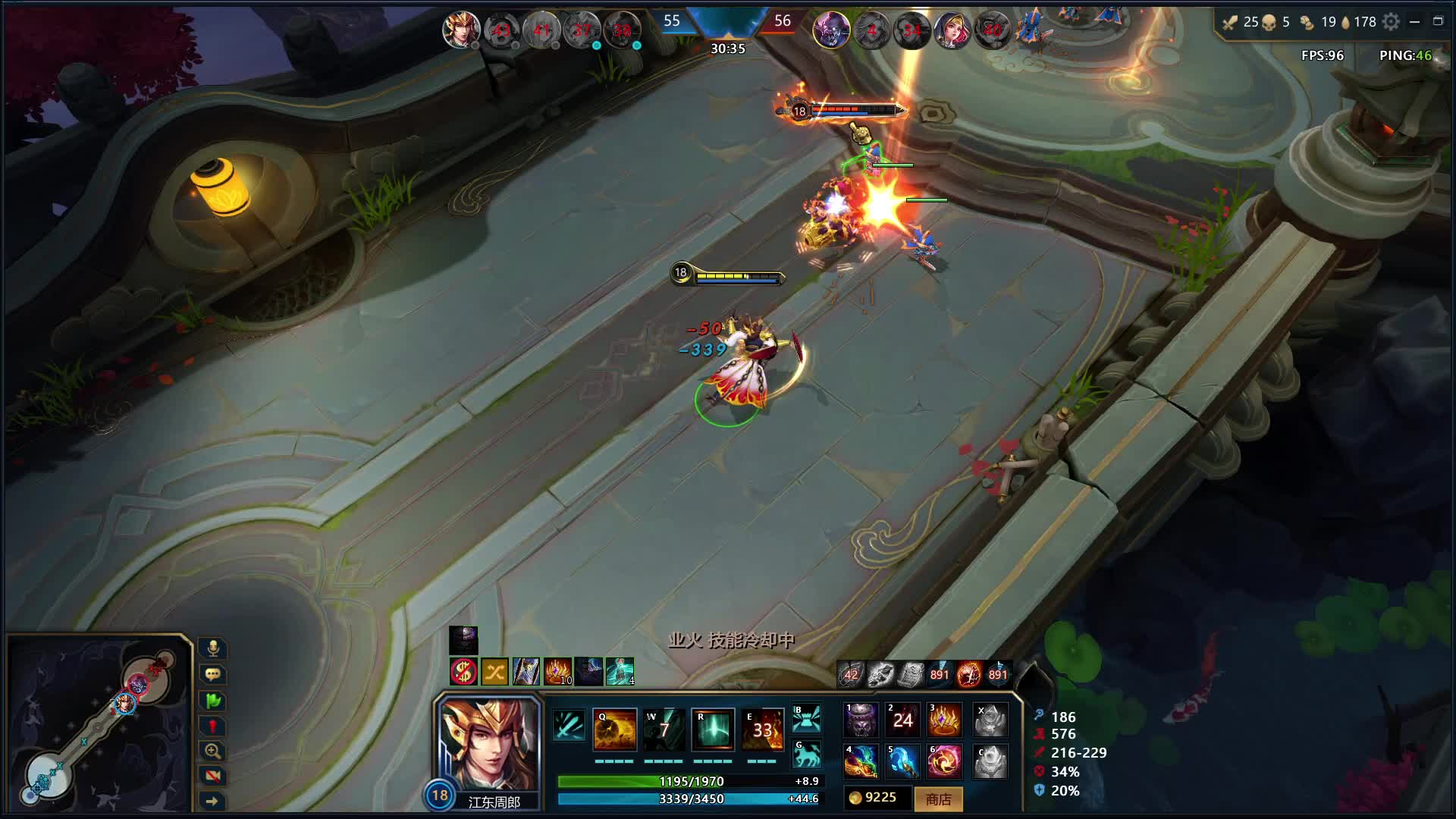Send the green flag signal
This screenshot has height=819, width=1456.
213,700
